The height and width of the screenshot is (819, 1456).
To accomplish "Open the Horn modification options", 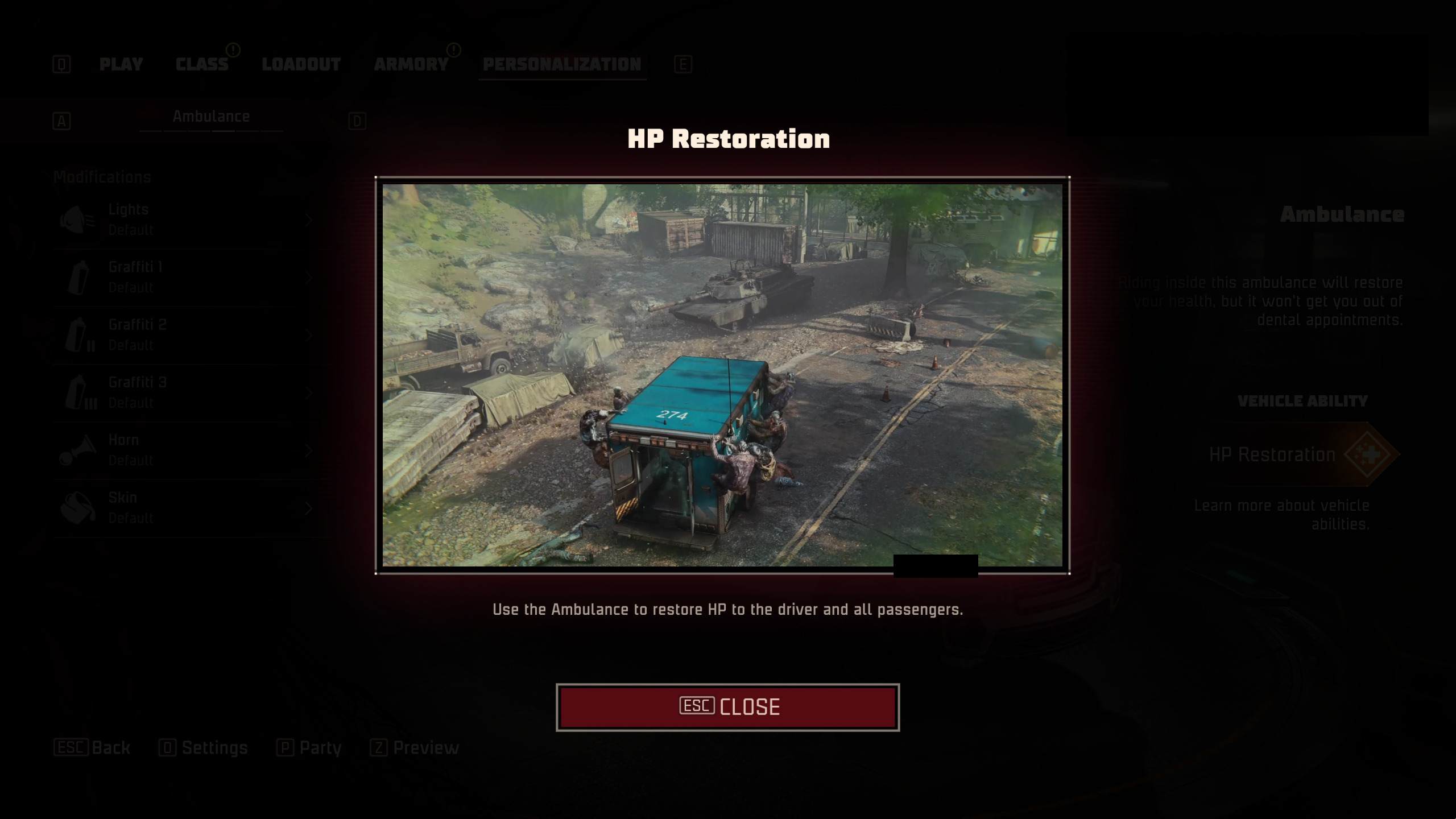I will coord(188,450).
